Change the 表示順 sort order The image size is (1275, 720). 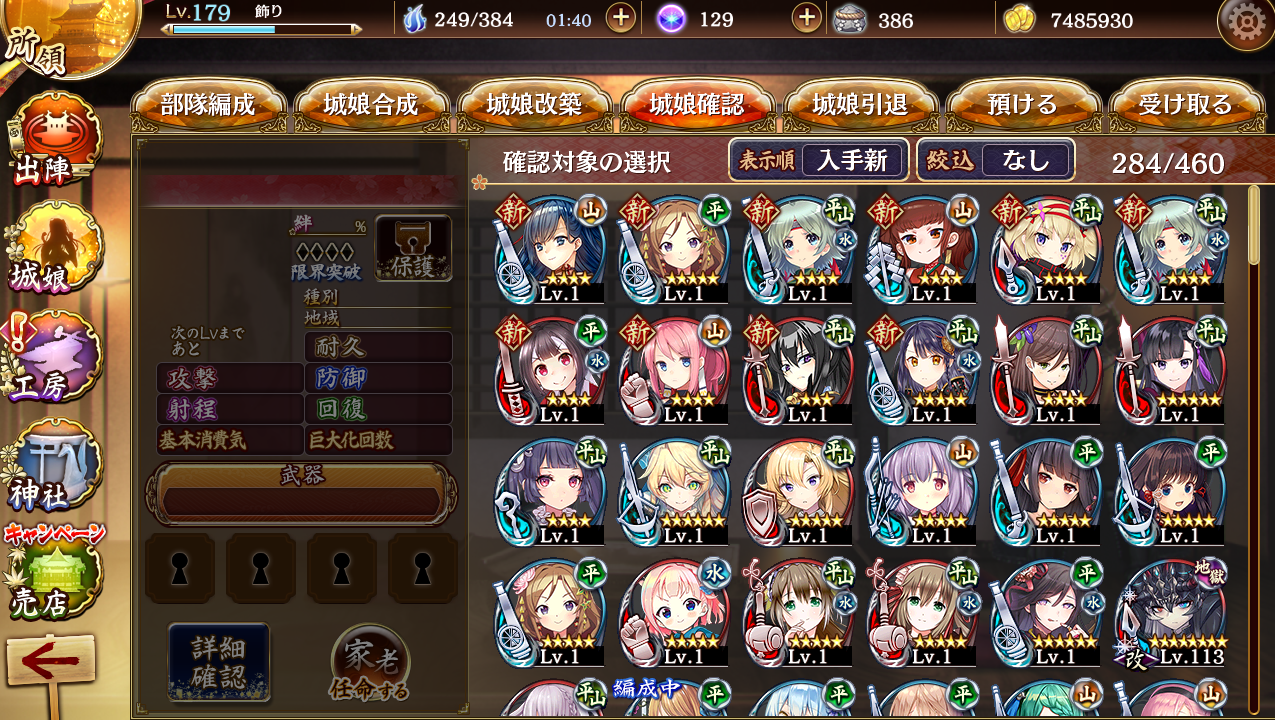coord(818,160)
